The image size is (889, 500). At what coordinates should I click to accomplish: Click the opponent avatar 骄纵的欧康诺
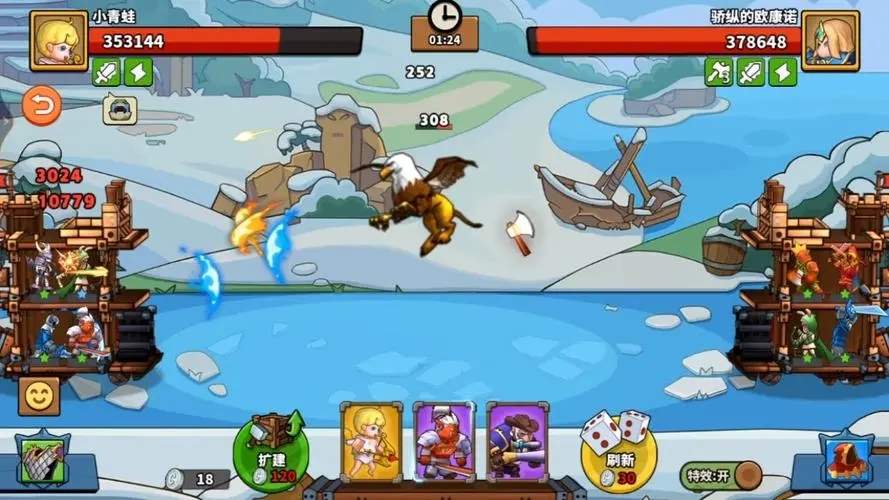(x=830, y=40)
